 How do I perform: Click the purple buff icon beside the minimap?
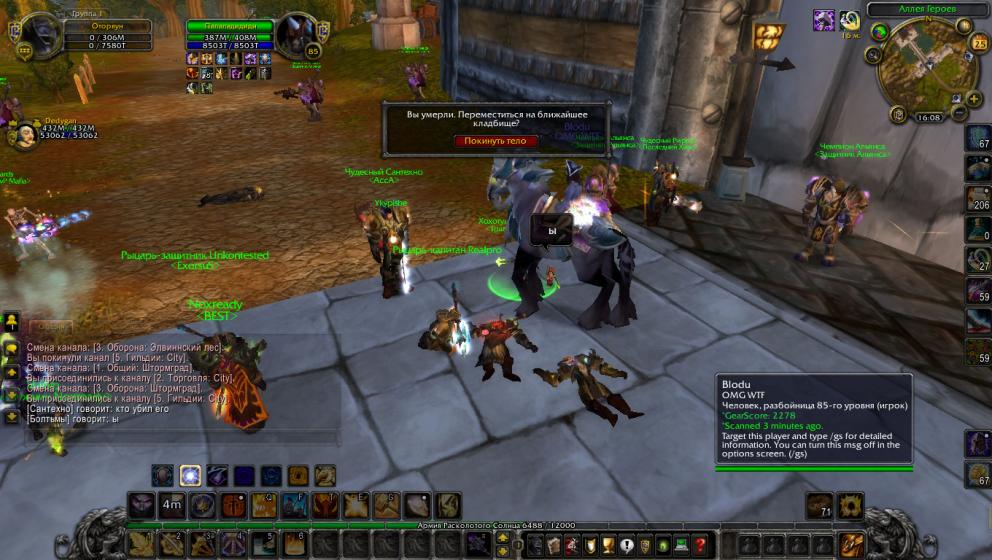(x=824, y=20)
